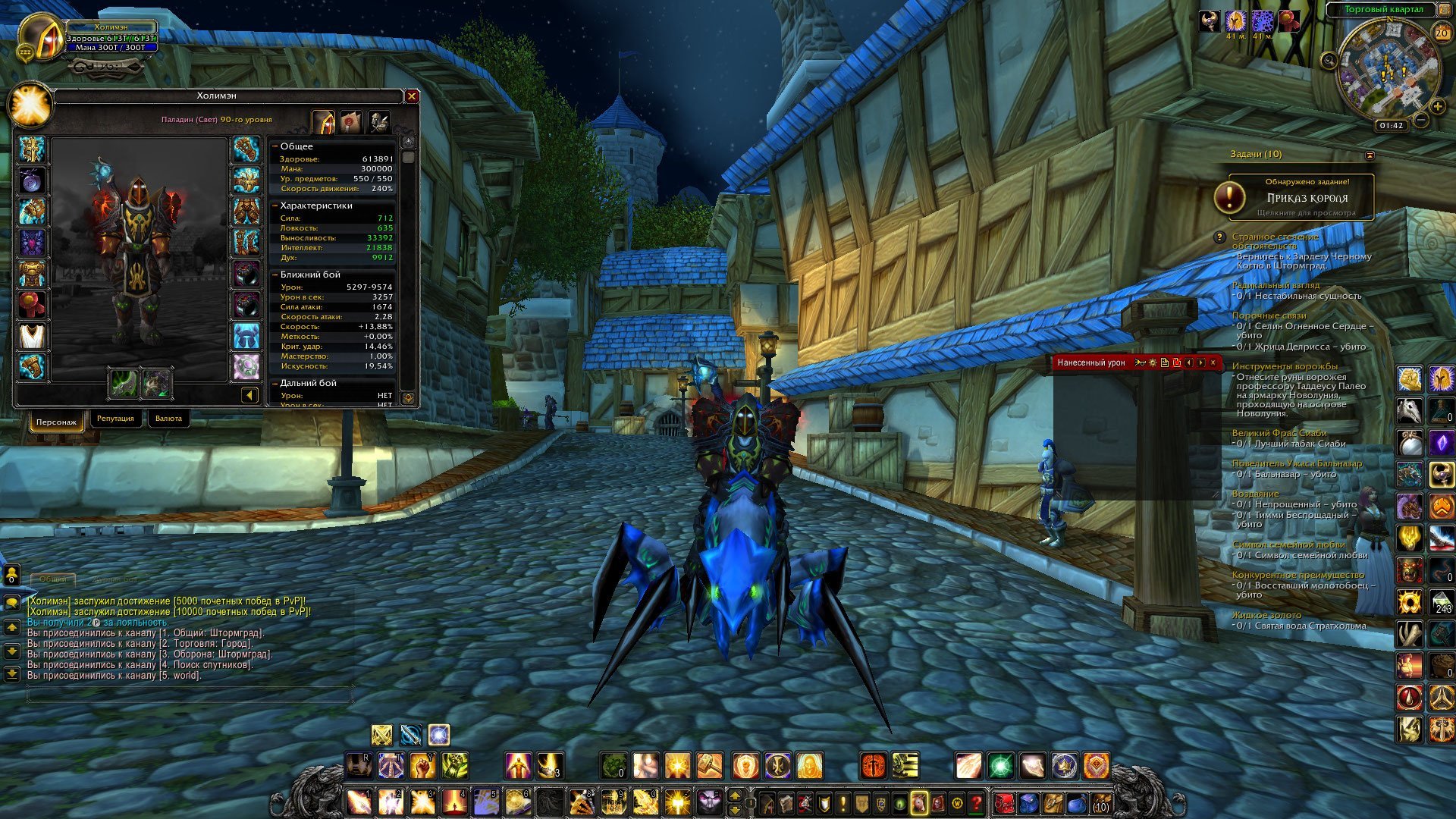Viewport: 1456px width, 819px height.
Task: Close the Нанесенный урон damage meter
Action: point(1213,362)
